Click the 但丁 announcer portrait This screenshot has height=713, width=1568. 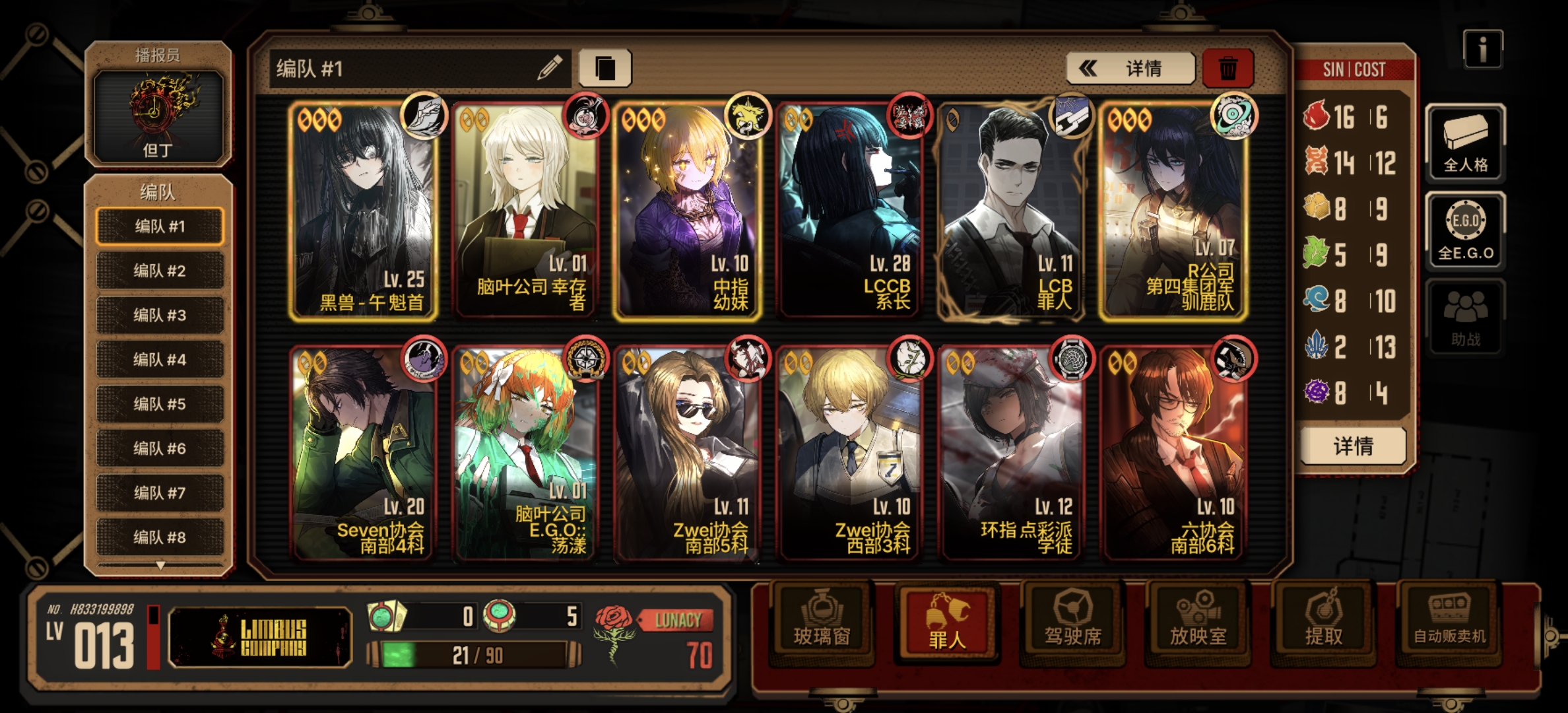(x=158, y=116)
